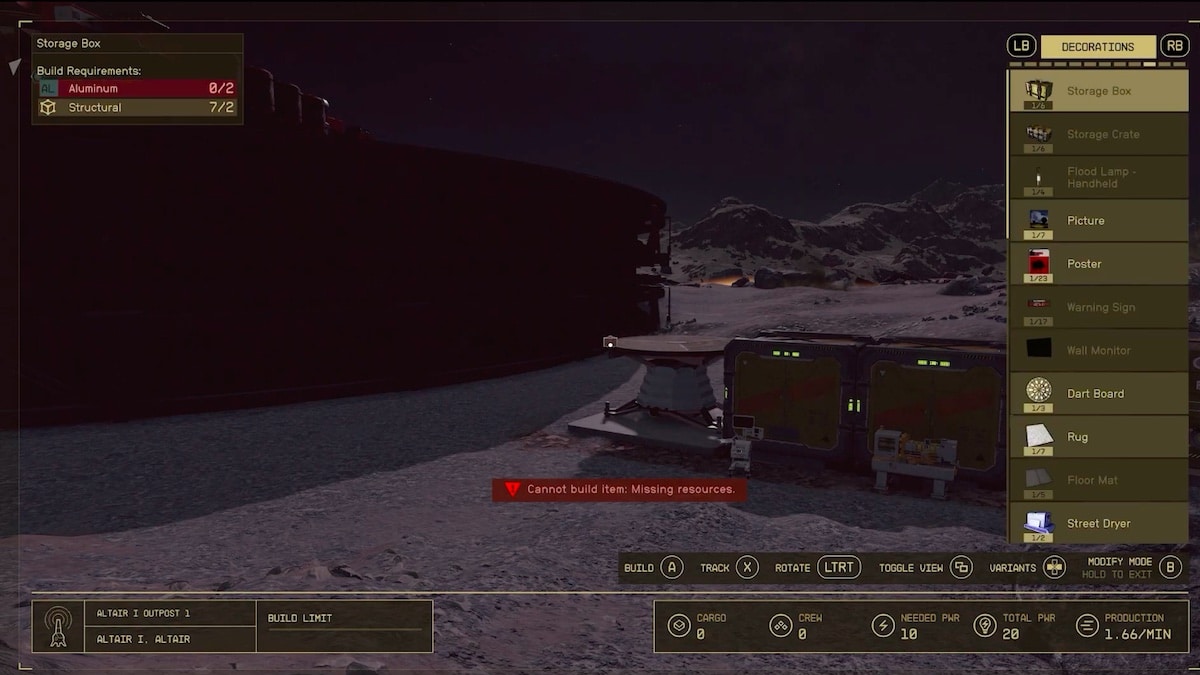Select the Poster decoration item
1200x675 pixels.
[1098, 264]
